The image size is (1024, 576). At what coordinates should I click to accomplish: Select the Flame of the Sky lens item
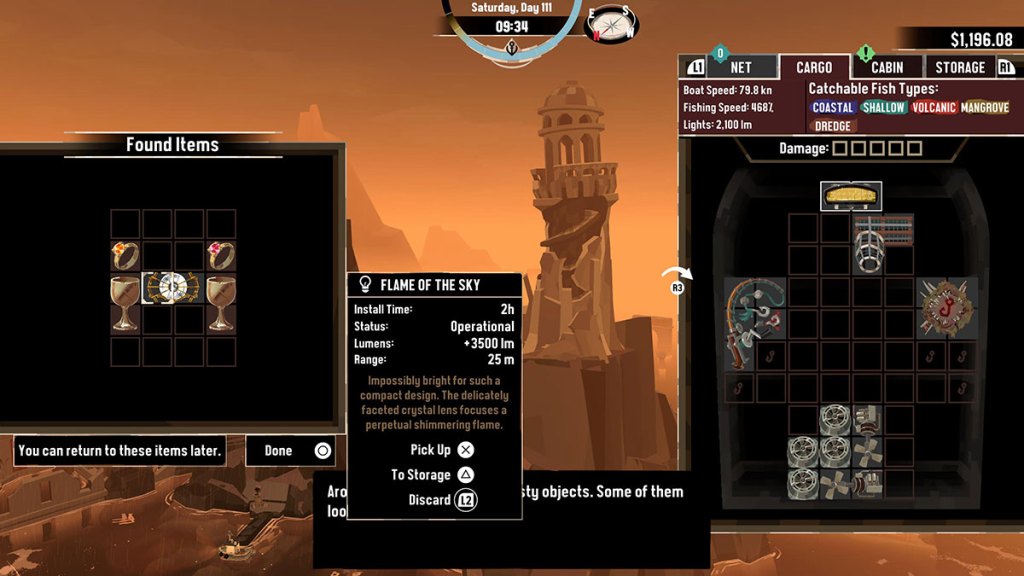pyautogui.click(x=172, y=288)
